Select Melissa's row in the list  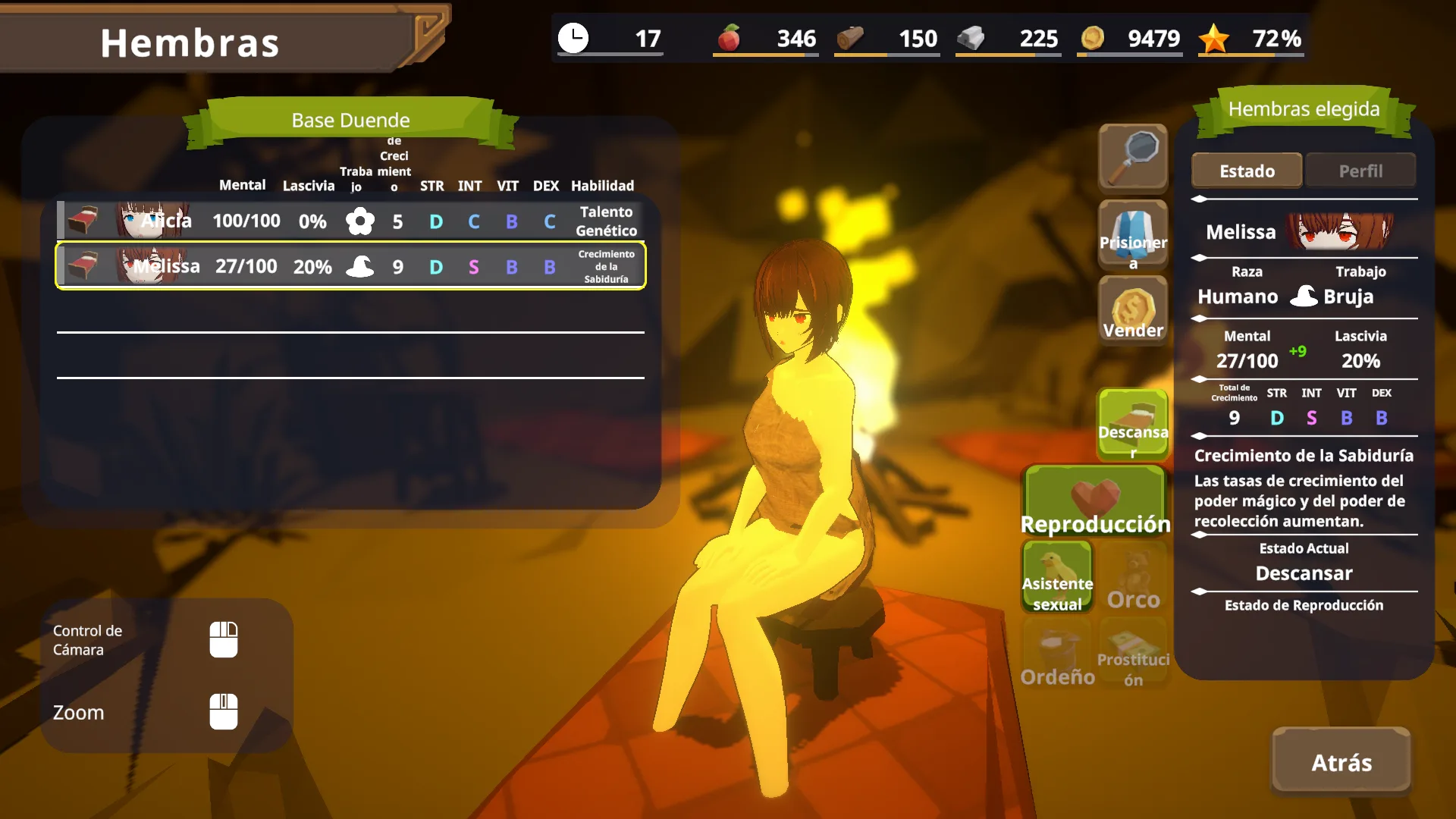[x=350, y=266]
